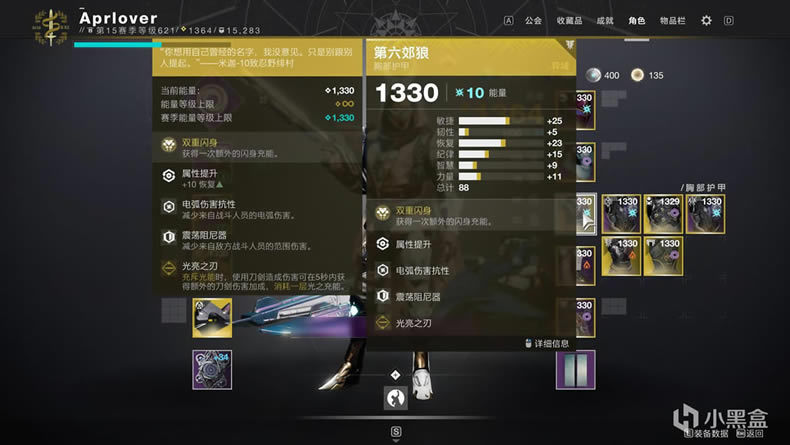Click the round black-and-white icon below the character
790x445 pixels.
tap(395, 398)
